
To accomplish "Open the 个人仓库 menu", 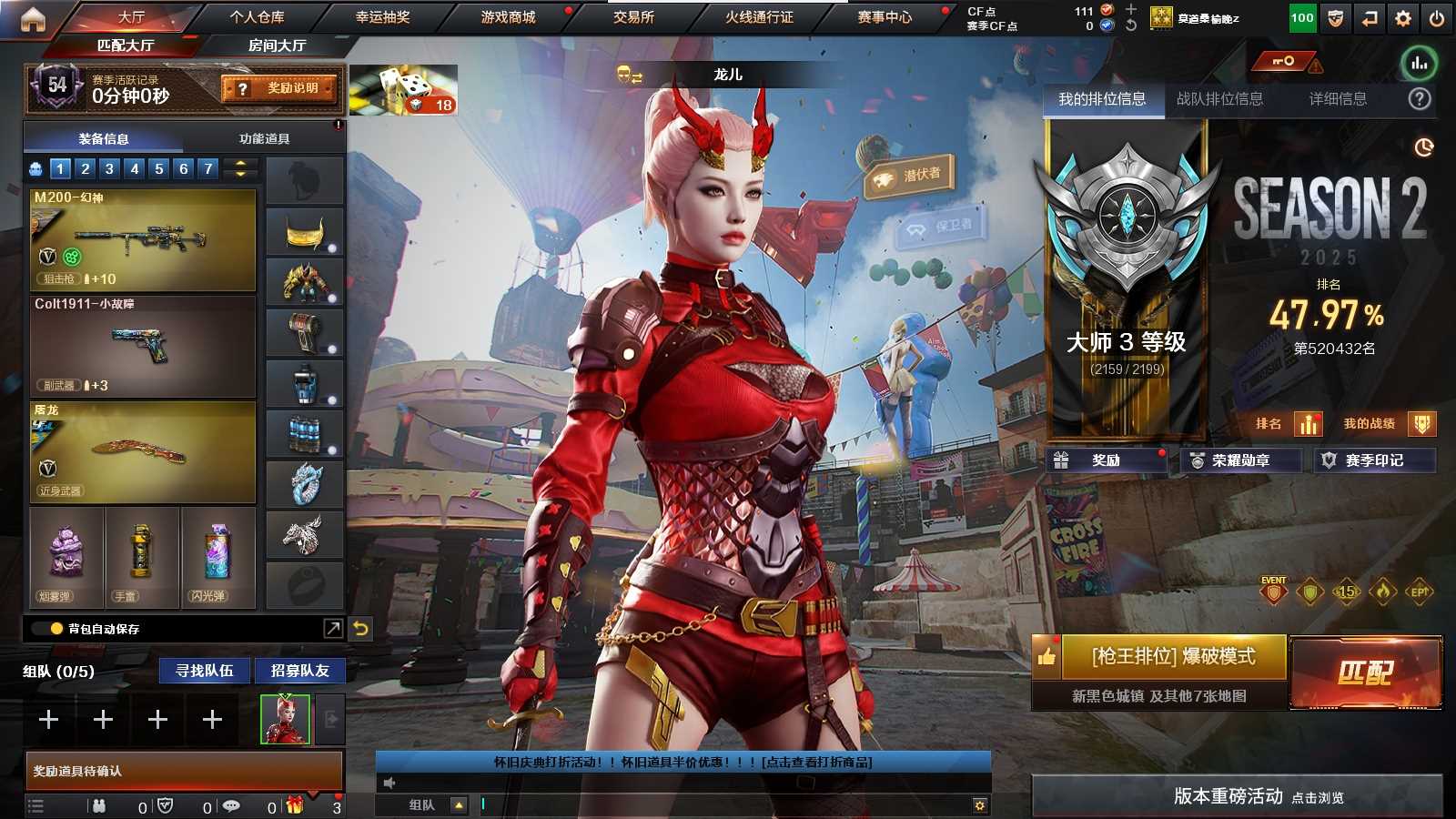I will tap(257, 16).
